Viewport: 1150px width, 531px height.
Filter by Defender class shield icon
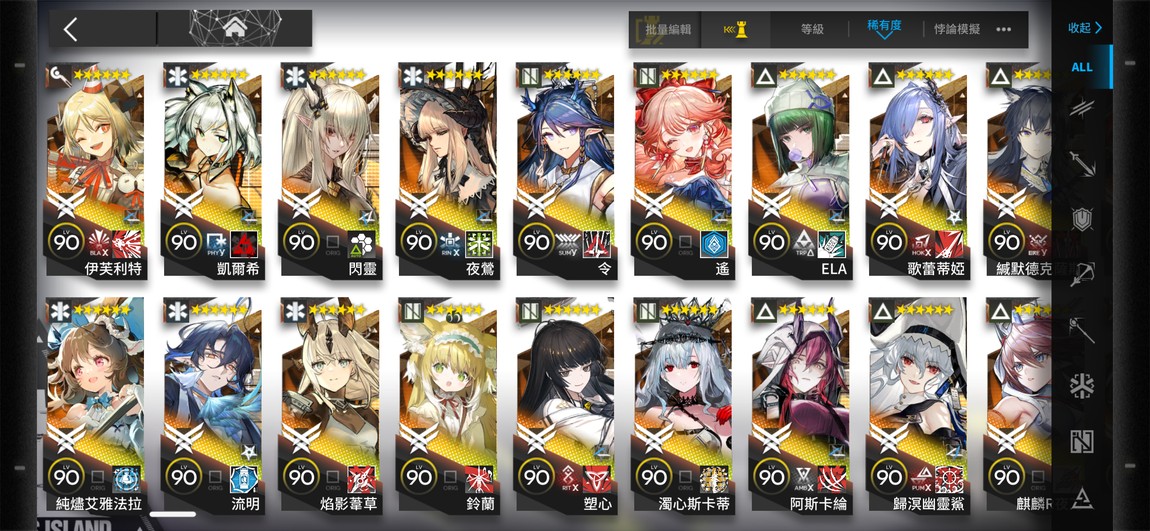coord(1082,219)
